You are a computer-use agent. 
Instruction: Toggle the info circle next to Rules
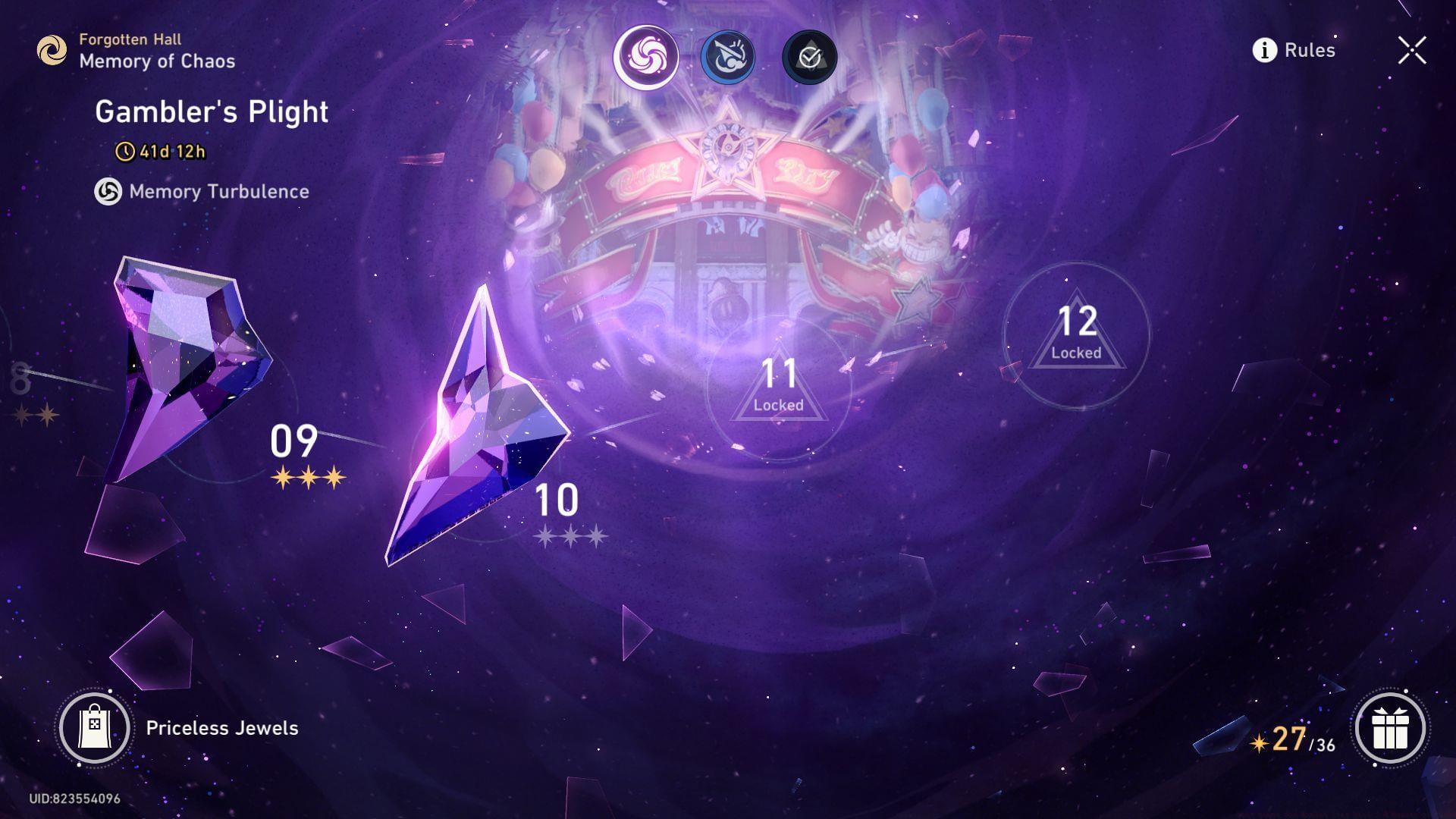(x=1263, y=50)
